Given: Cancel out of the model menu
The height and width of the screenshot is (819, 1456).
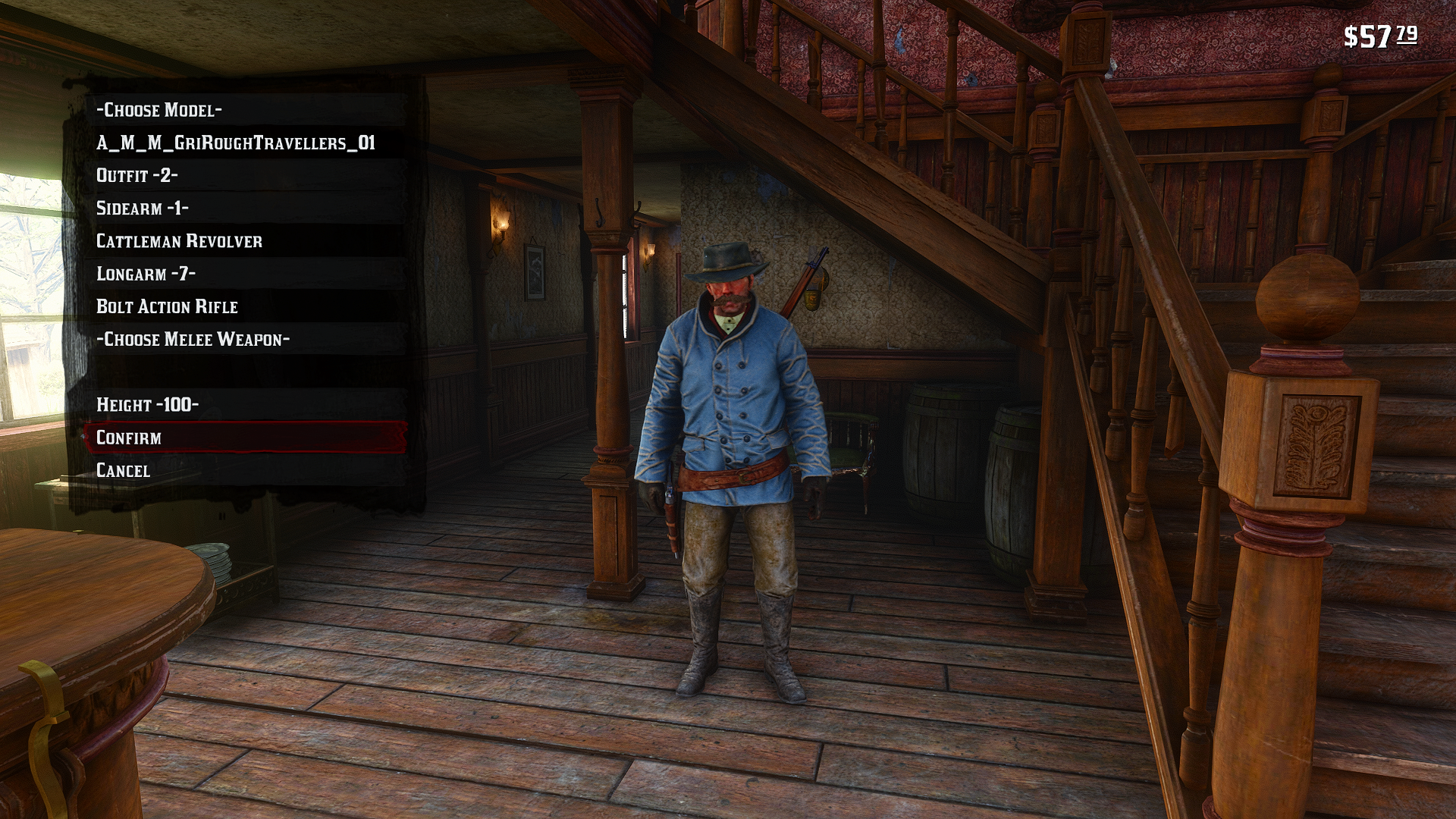Looking at the screenshot, I should [x=124, y=470].
